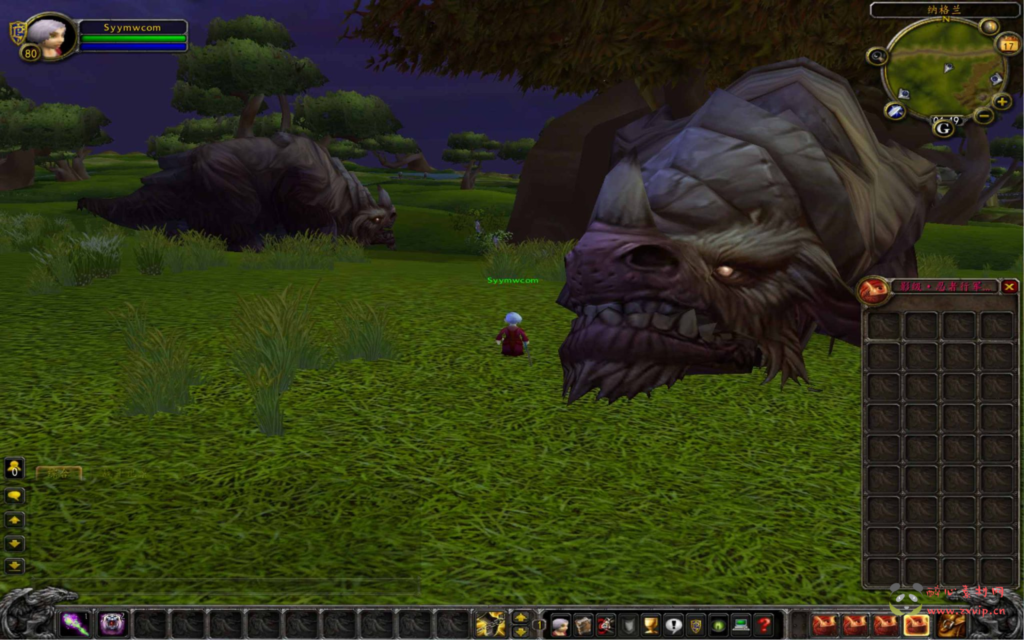
Task: Open the chat speech bubble menu
Action: click(15, 496)
